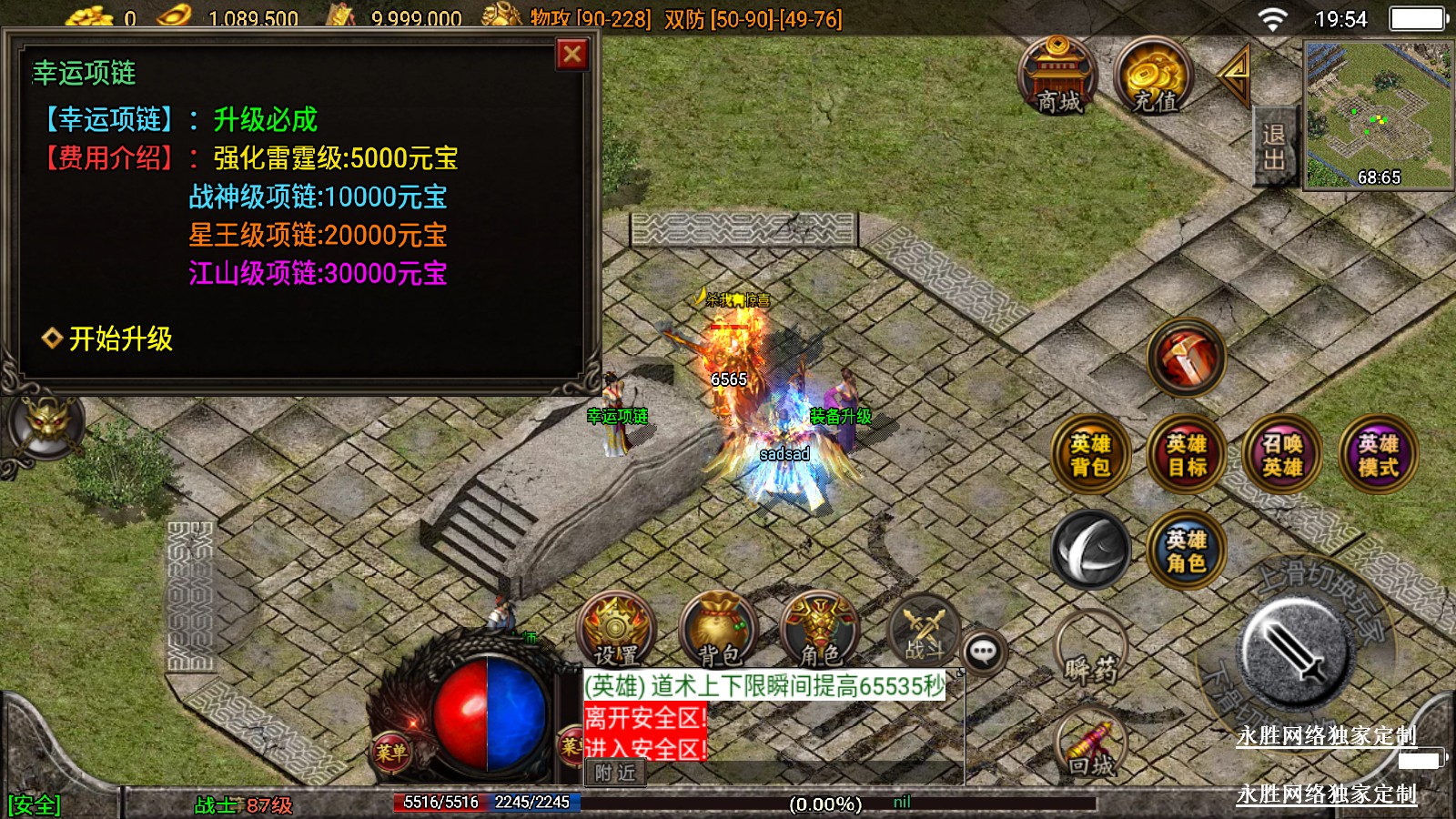
Task: Switch to the 附近 nearby chat tab
Action: [x=615, y=773]
